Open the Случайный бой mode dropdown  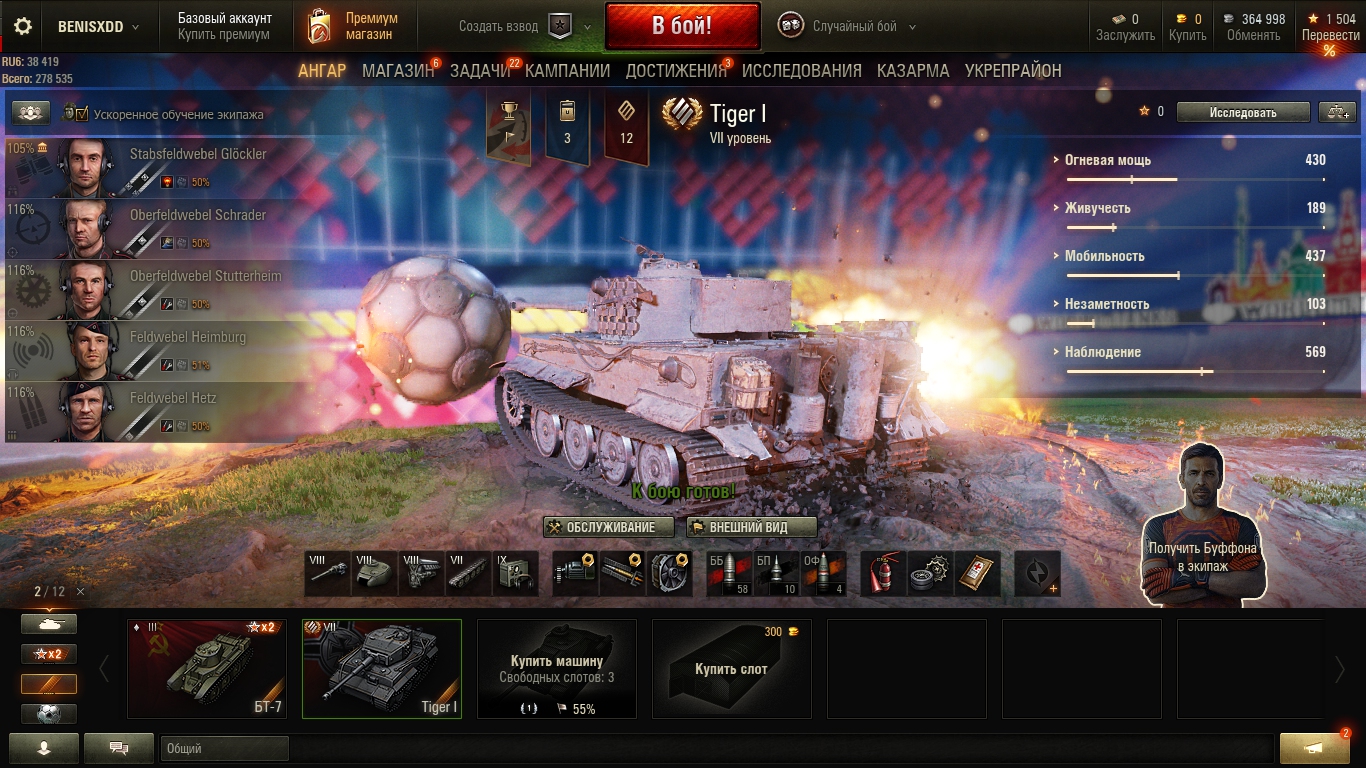[852, 27]
